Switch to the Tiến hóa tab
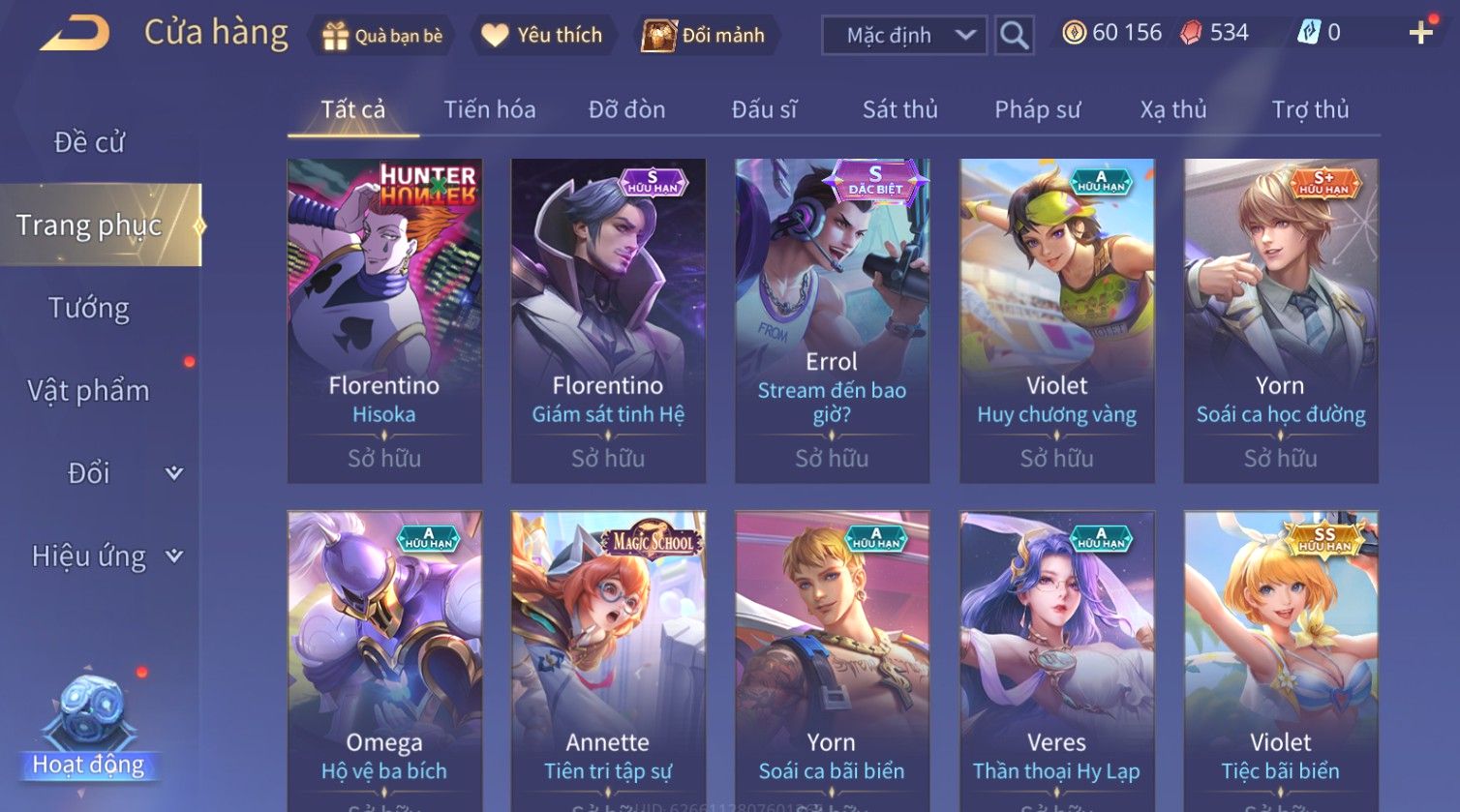The width and height of the screenshot is (1460, 812). 489,110
